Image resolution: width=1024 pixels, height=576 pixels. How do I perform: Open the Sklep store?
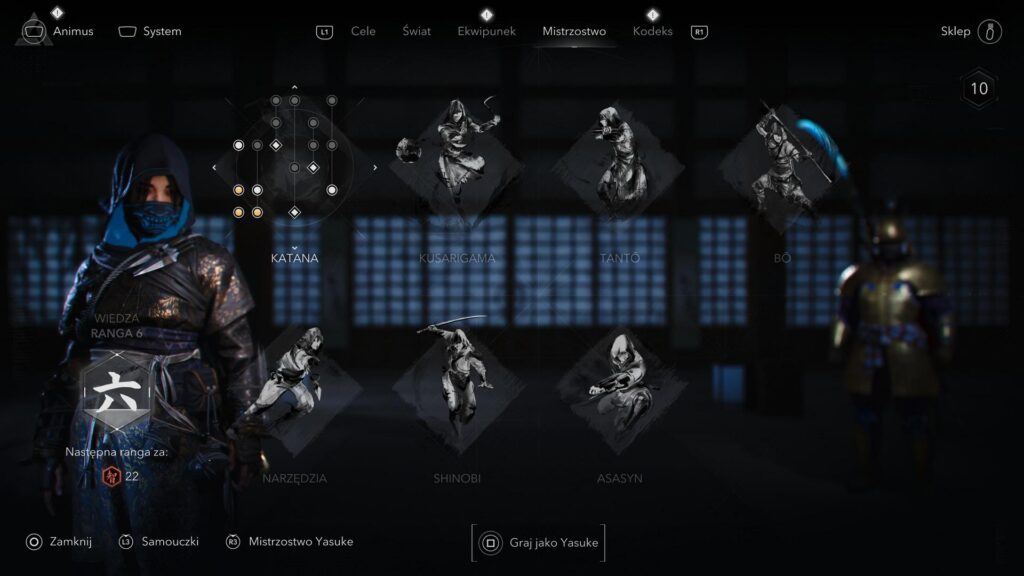tap(955, 31)
